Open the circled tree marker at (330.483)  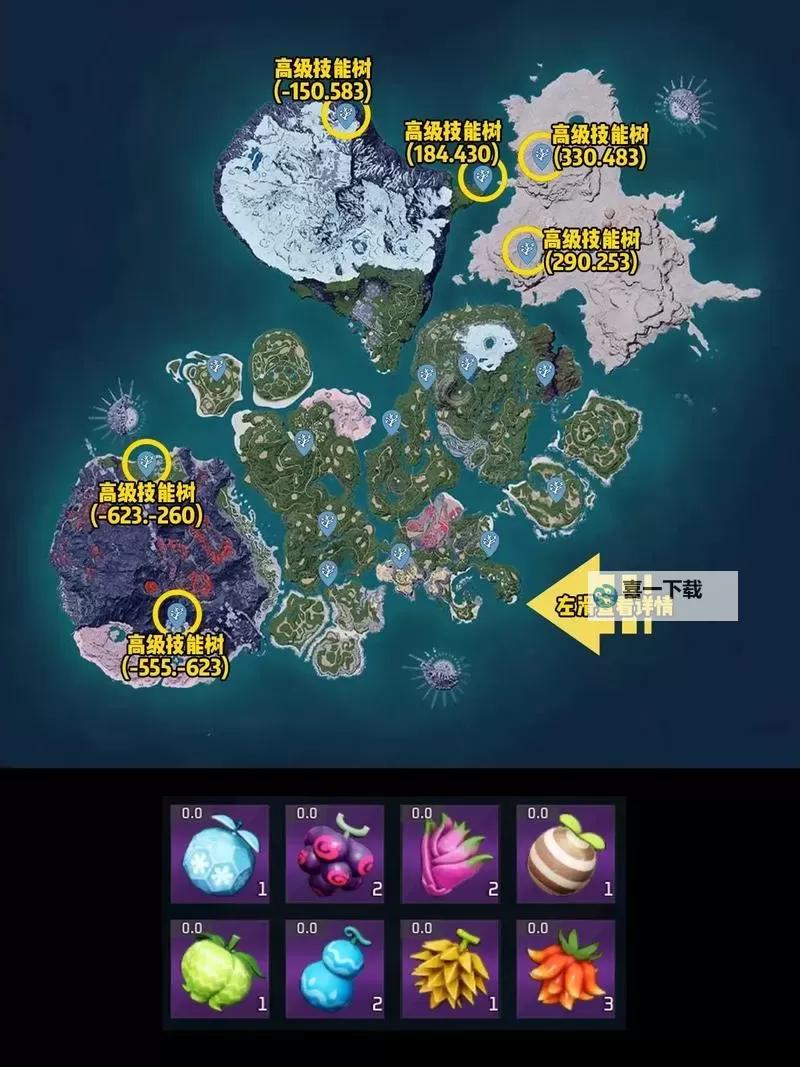click(x=541, y=155)
